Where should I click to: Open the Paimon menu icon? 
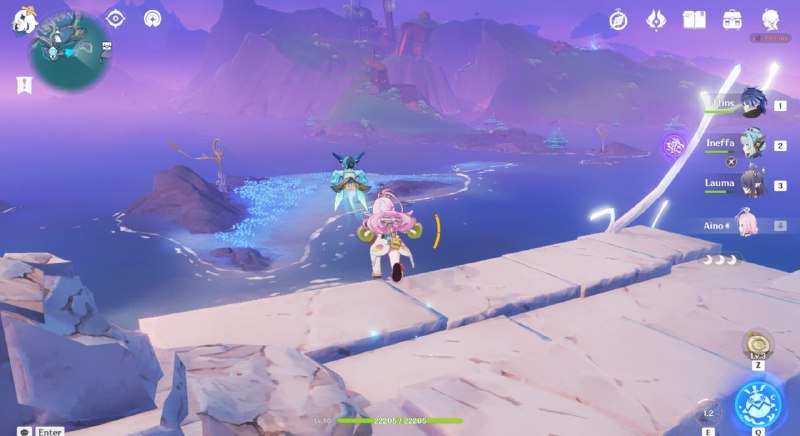[x=21, y=21]
